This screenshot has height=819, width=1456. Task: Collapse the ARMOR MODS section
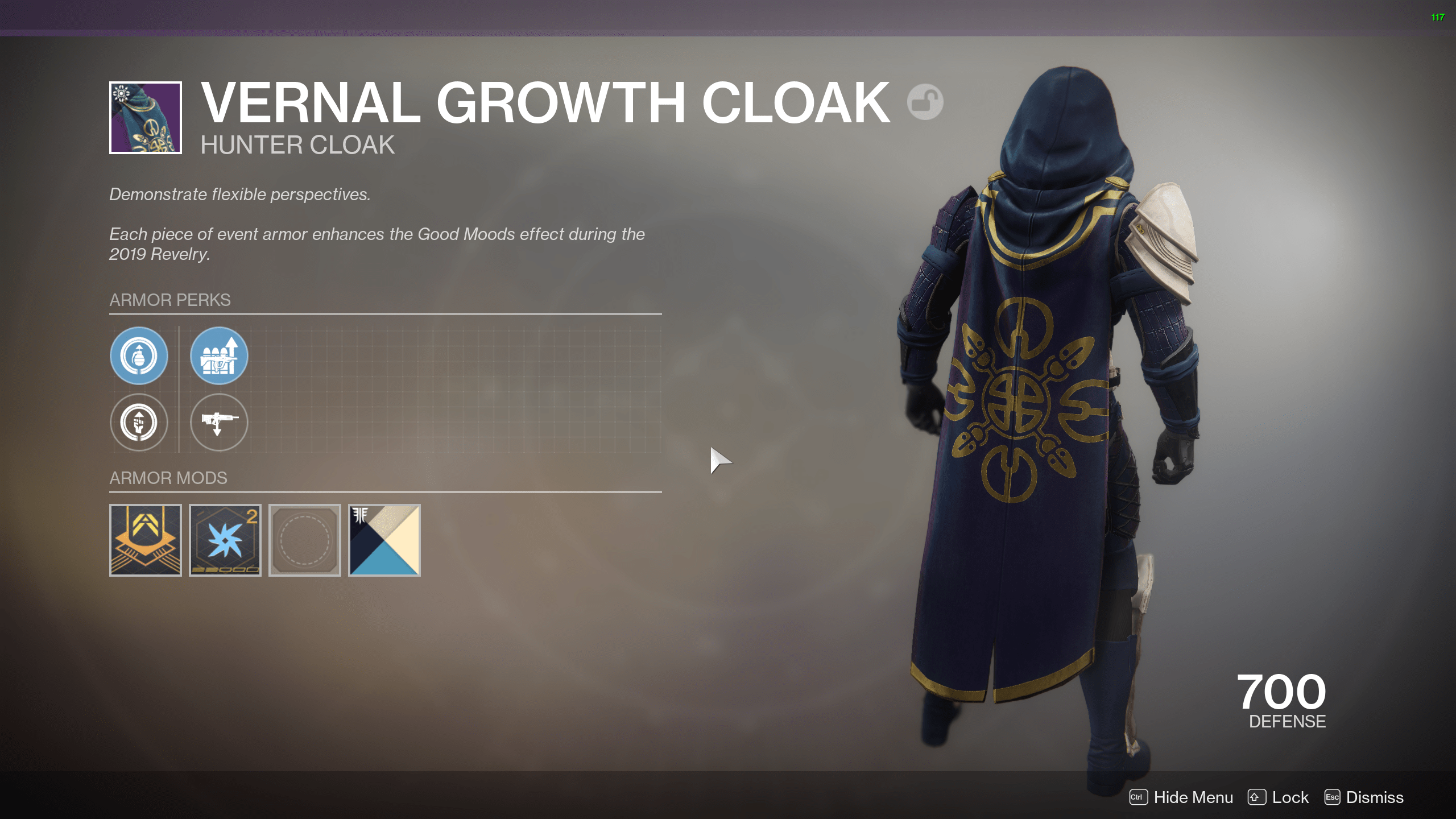click(x=169, y=478)
